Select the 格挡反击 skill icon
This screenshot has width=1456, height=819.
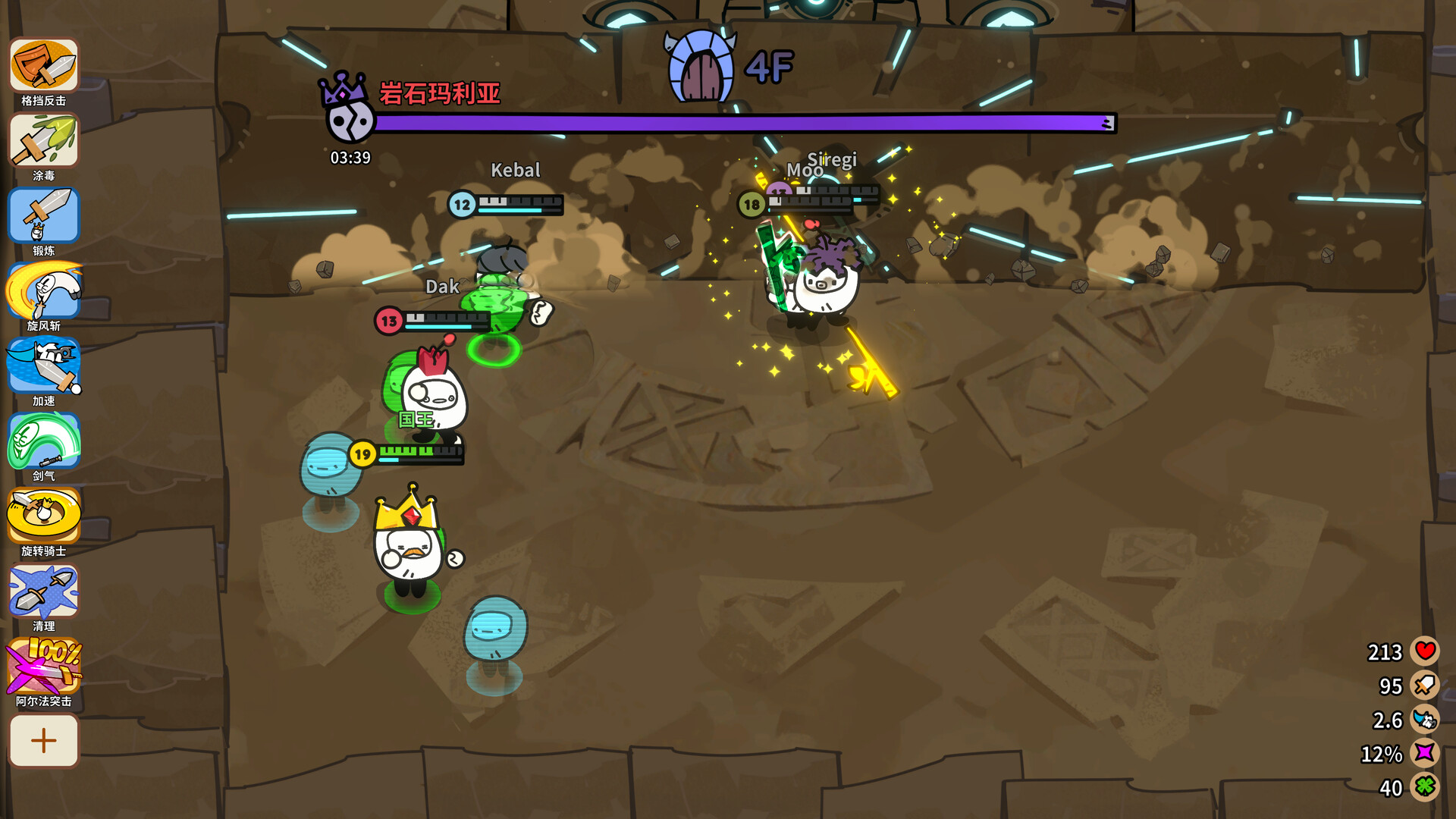(43, 65)
